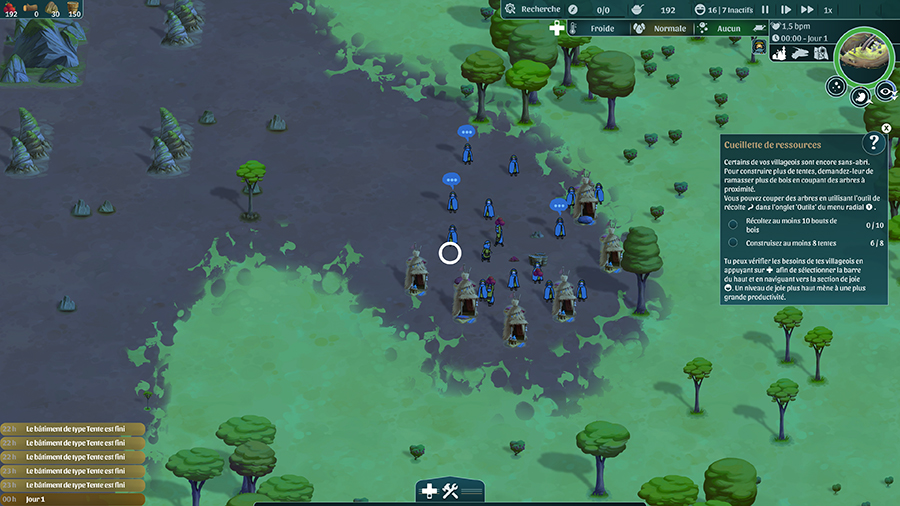This screenshot has width=900, height=506.
Task: Click the white plus needs bar icon
Action: [557, 29]
